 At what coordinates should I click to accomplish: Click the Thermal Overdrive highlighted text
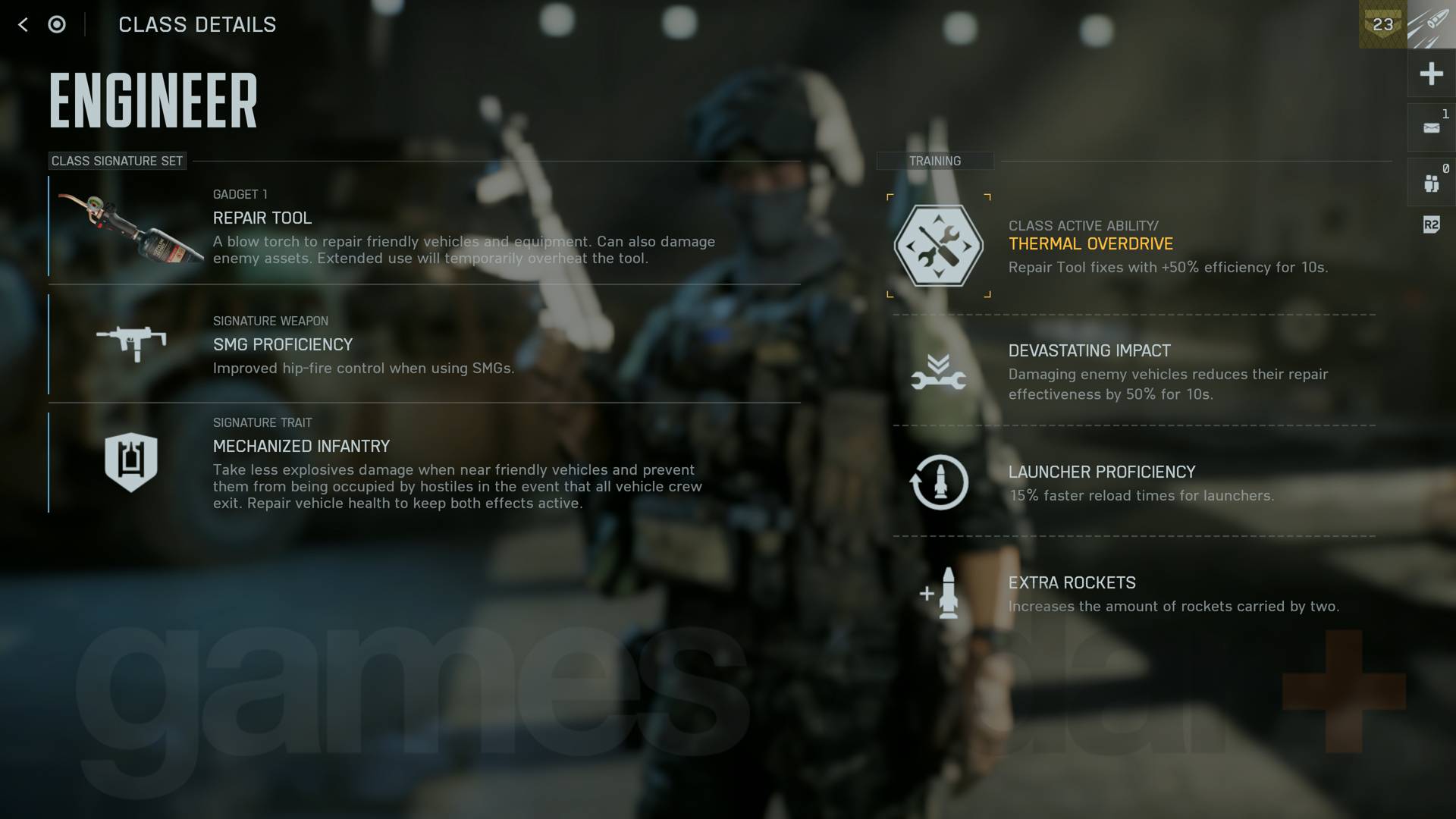[1090, 243]
